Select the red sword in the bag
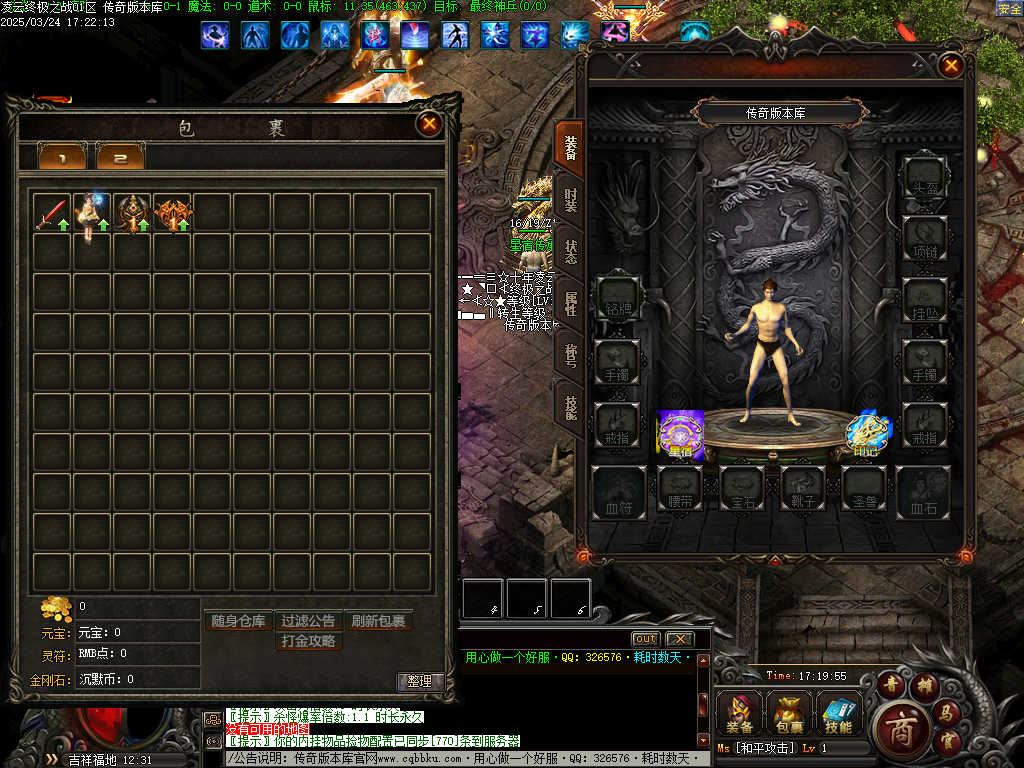 click(52, 212)
